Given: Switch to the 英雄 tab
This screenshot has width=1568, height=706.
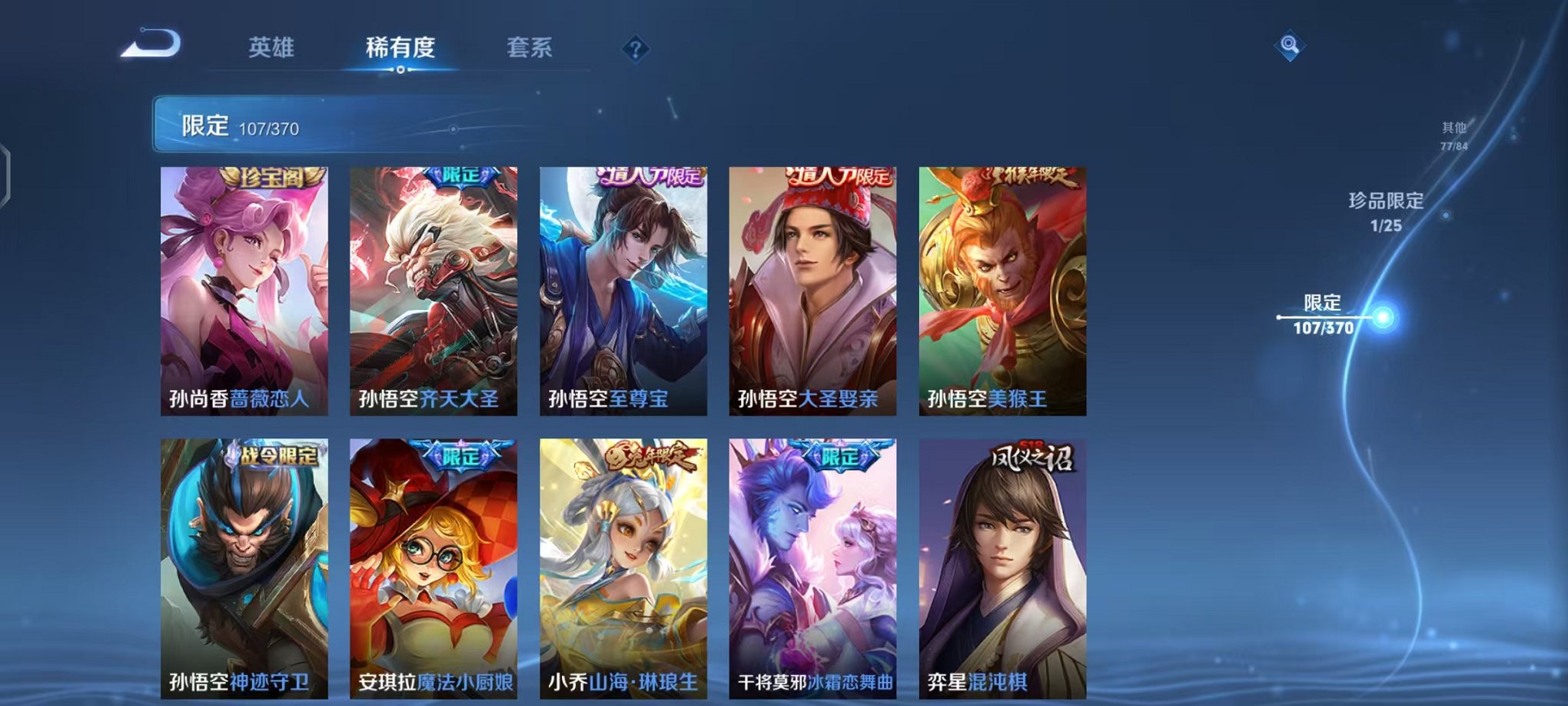Looking at the screenshot, I should click(271, 46).
